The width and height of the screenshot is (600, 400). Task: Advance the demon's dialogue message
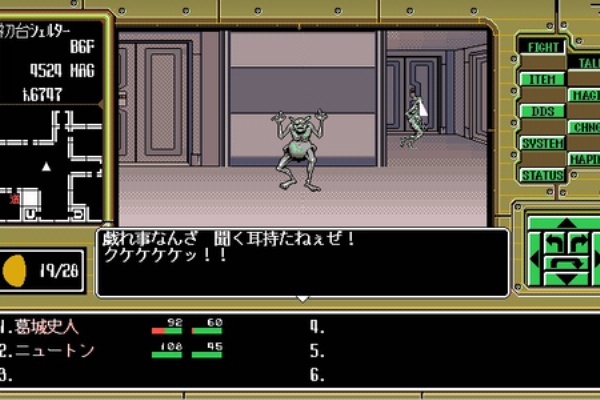pyautogui.click(x=302, y=262)
